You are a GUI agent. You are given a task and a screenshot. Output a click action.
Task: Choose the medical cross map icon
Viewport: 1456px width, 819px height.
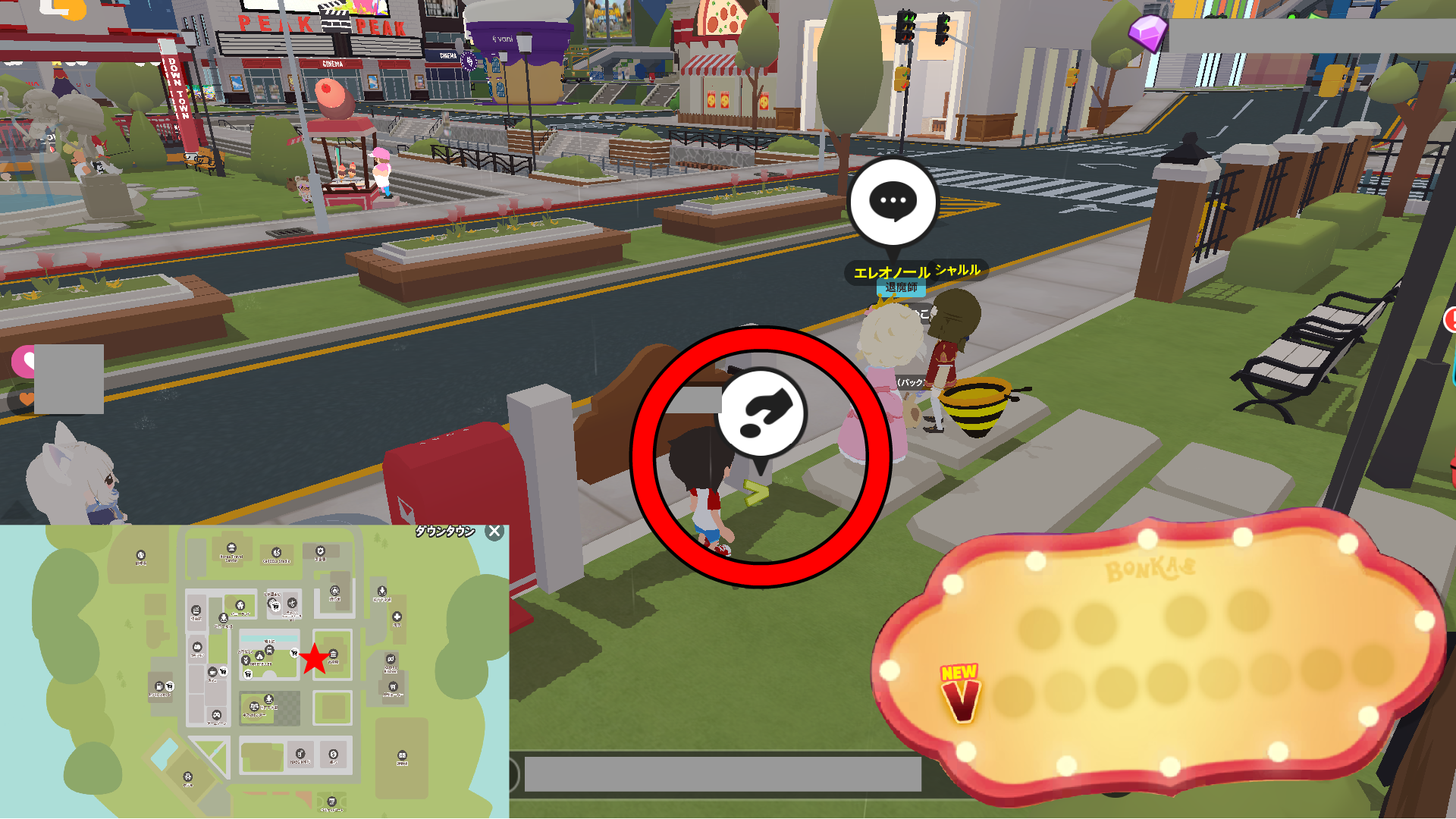click(x=397, y=617)
